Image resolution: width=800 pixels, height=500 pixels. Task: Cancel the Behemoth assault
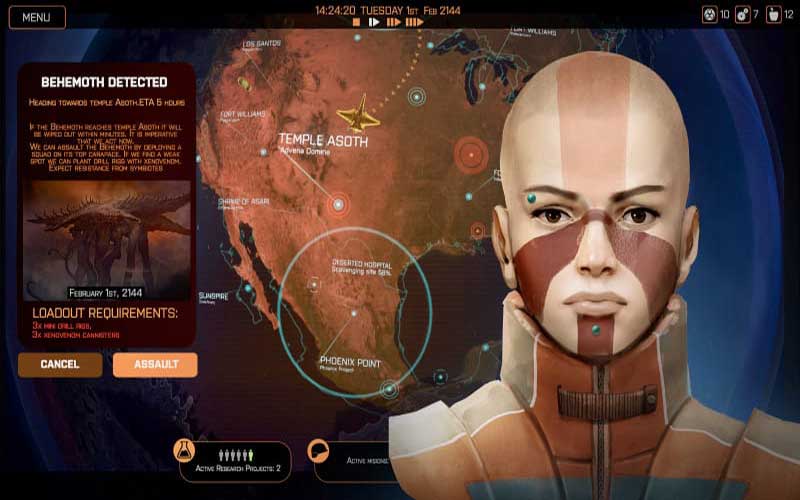[x=60, y=364]
